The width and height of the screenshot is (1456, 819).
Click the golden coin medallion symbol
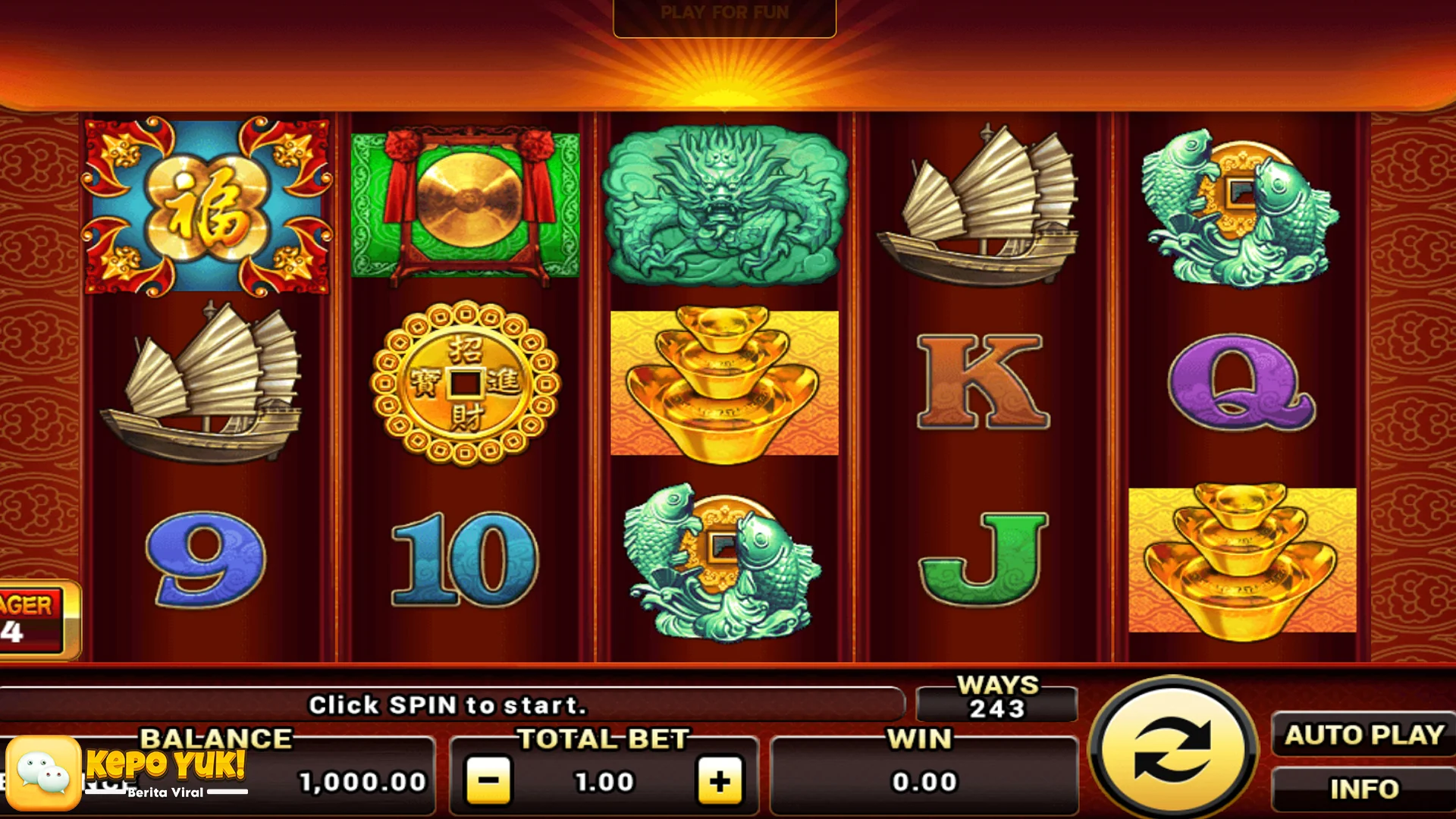[x=463, y=387]
